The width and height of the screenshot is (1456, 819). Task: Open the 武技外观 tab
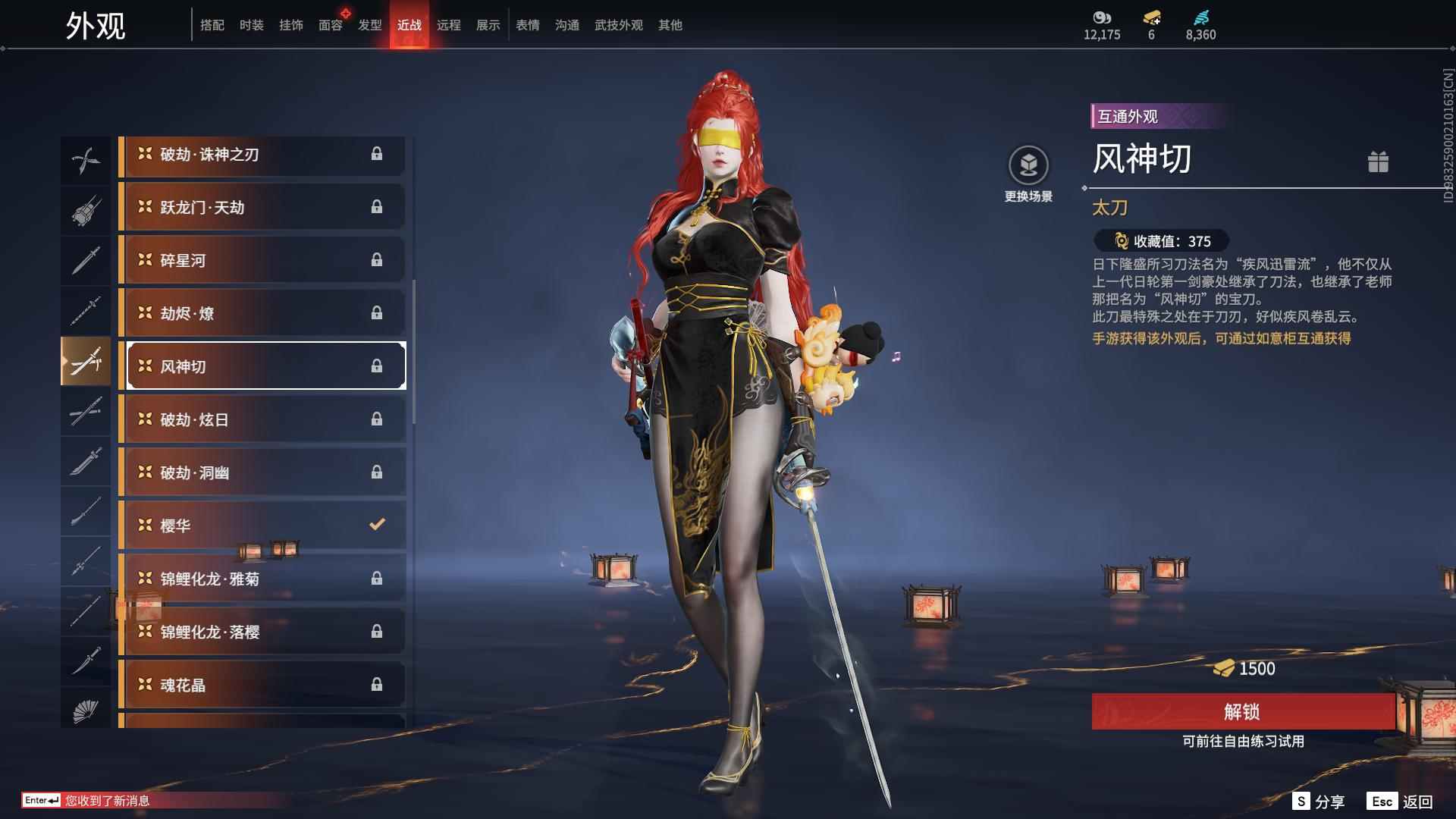coord(618,25)
